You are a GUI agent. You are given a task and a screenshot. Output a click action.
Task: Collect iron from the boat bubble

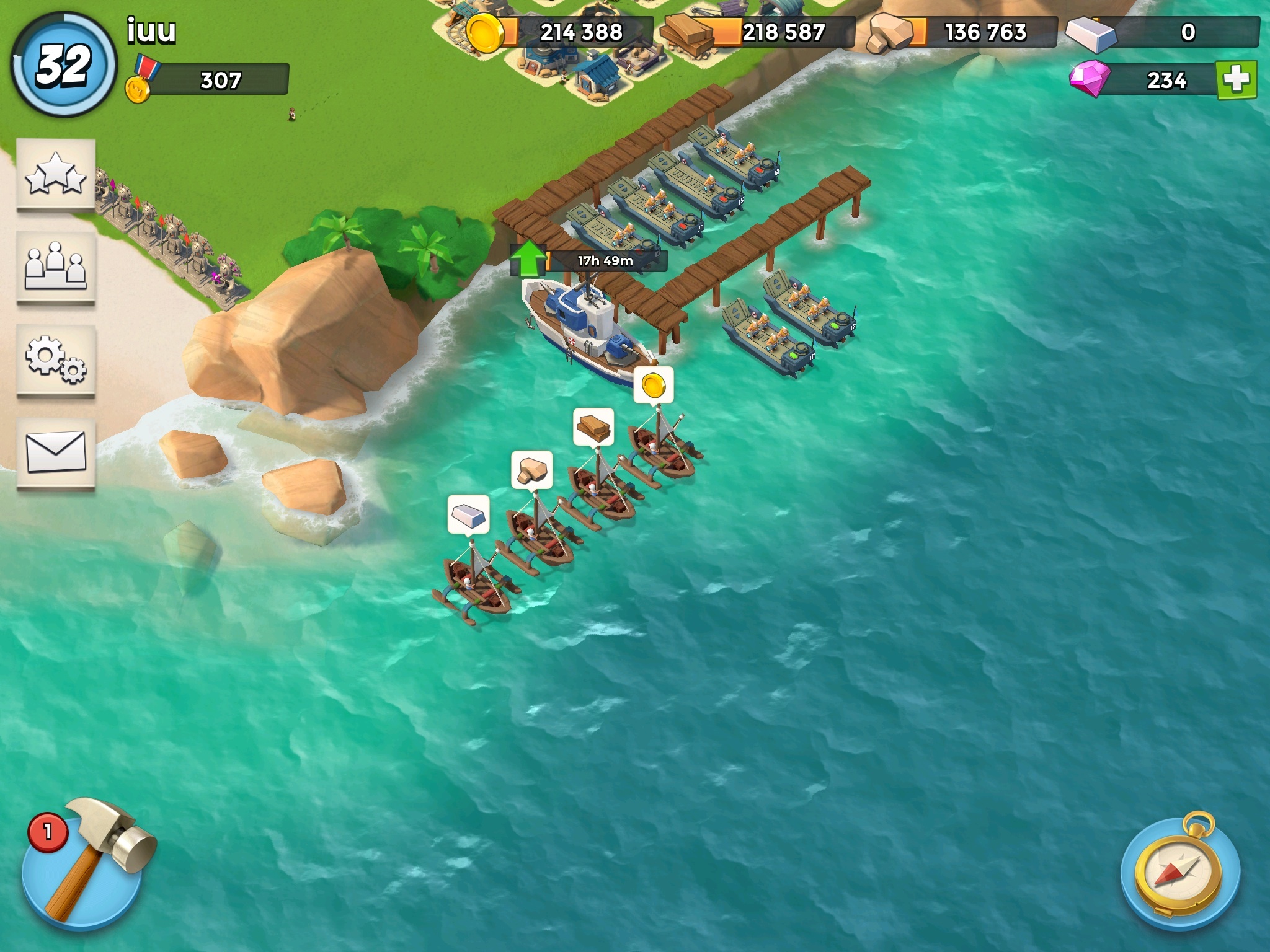coord(468,514)
